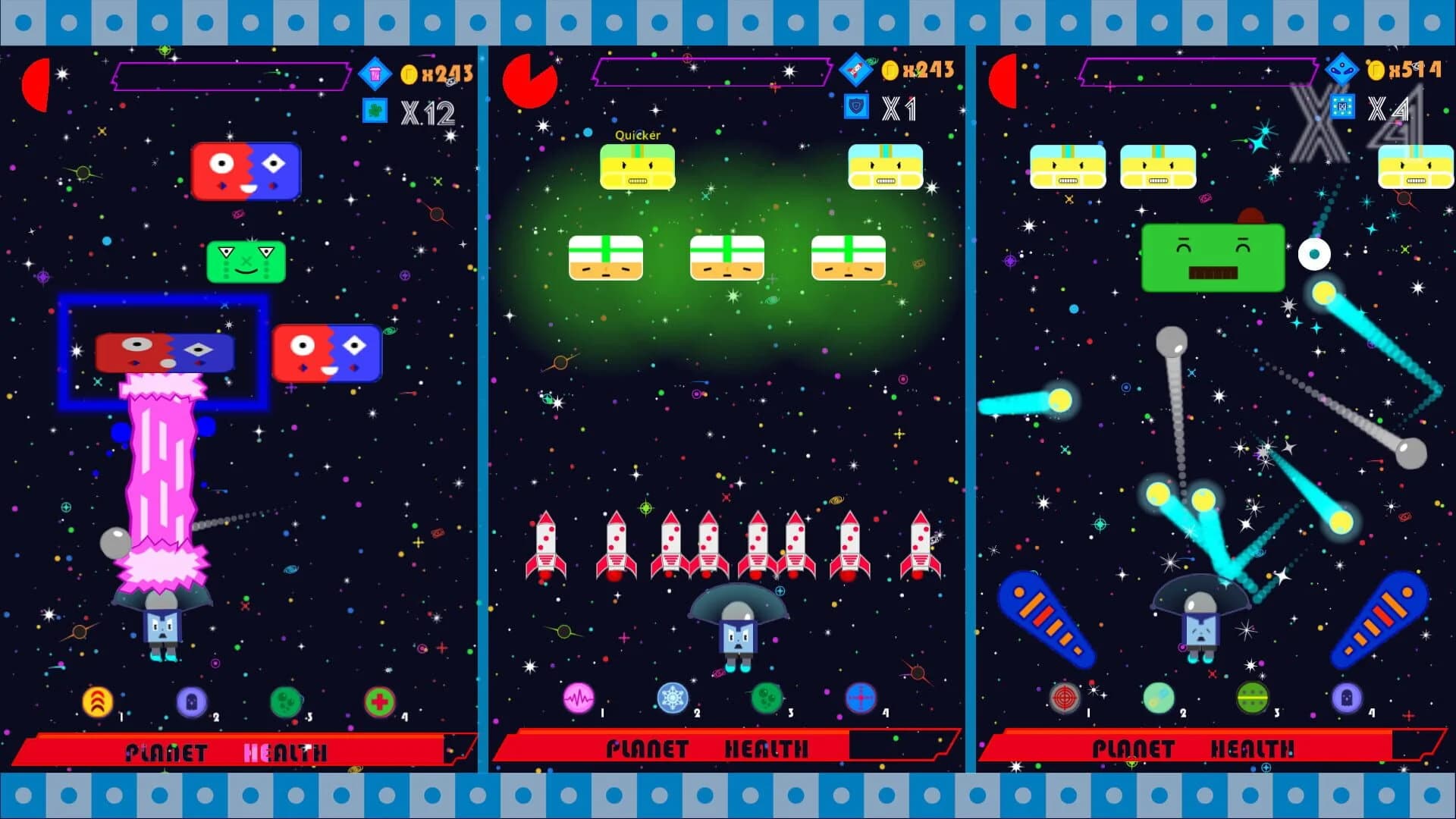
Task: Click the yellow enemy labeled Quicker
Action: pyautogui.click(x=637, y=167)
